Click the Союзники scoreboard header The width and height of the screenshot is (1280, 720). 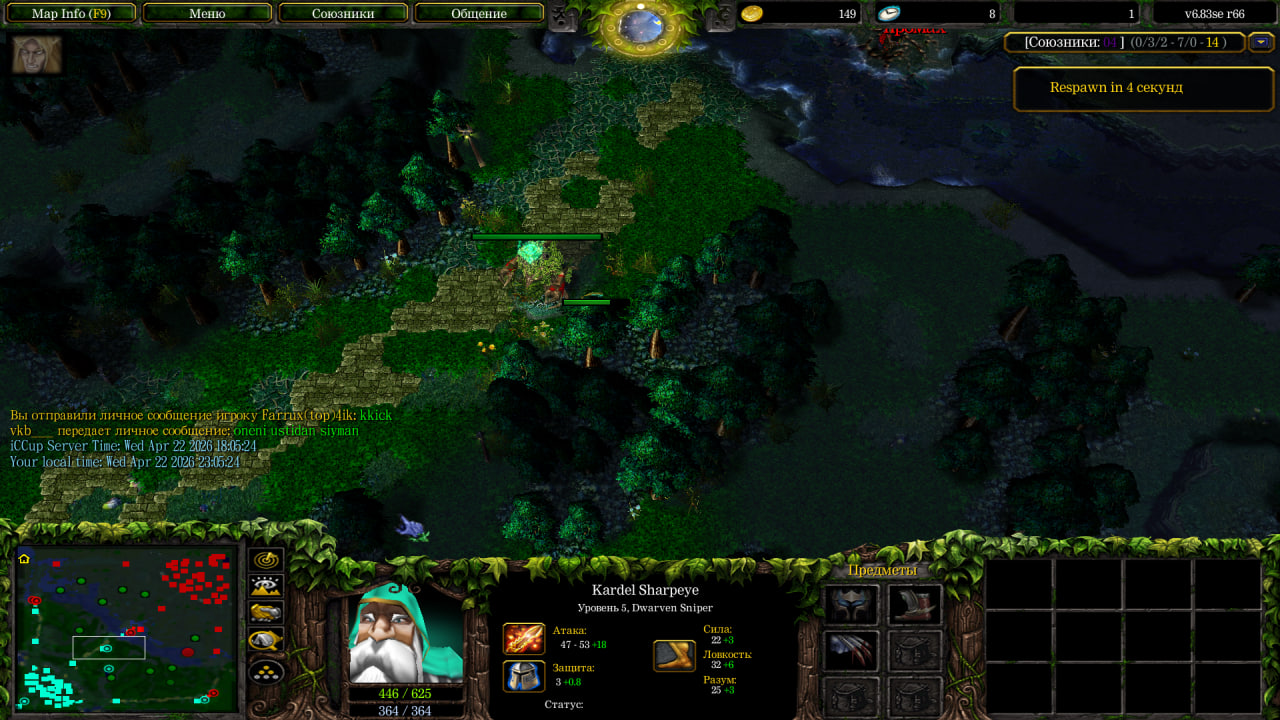[x=1125, y=42]
